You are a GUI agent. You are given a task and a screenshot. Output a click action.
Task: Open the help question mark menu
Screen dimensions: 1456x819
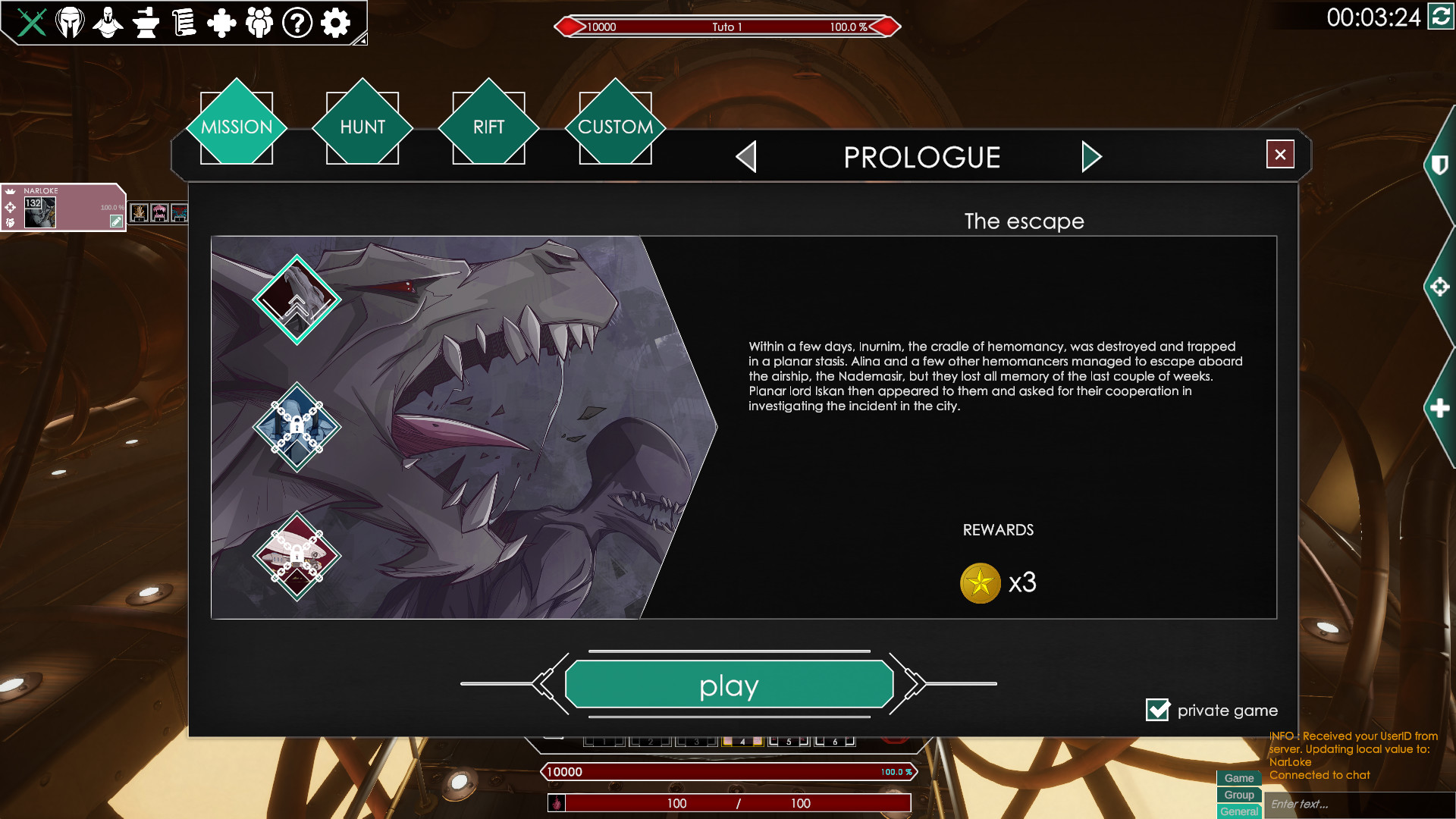coord(297,23)
